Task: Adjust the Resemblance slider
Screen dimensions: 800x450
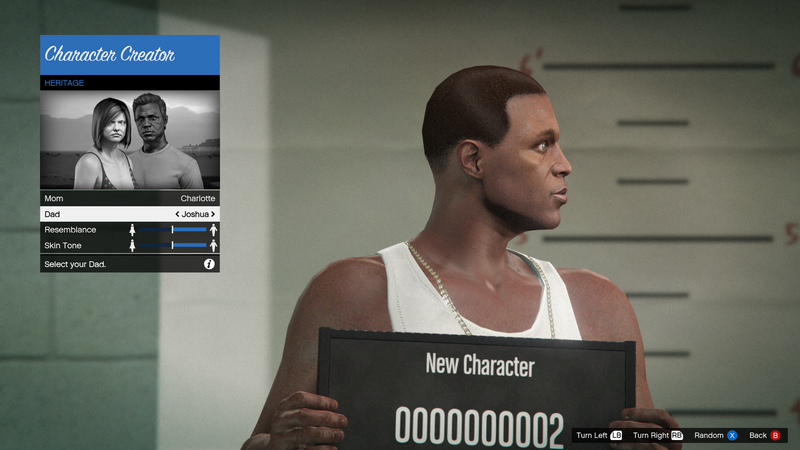Action: tap(173, 230)
